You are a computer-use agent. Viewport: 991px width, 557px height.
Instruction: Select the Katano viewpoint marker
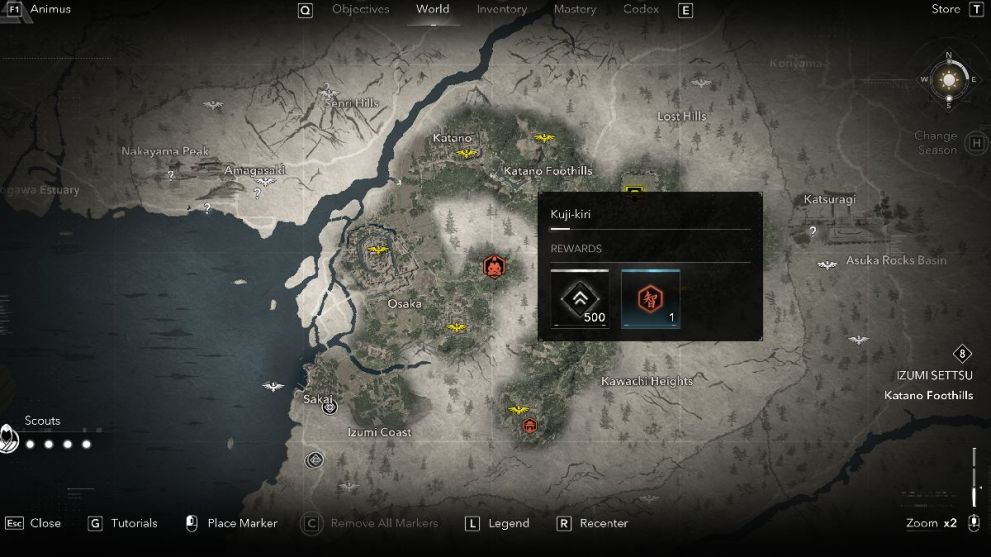pos(465,154)
